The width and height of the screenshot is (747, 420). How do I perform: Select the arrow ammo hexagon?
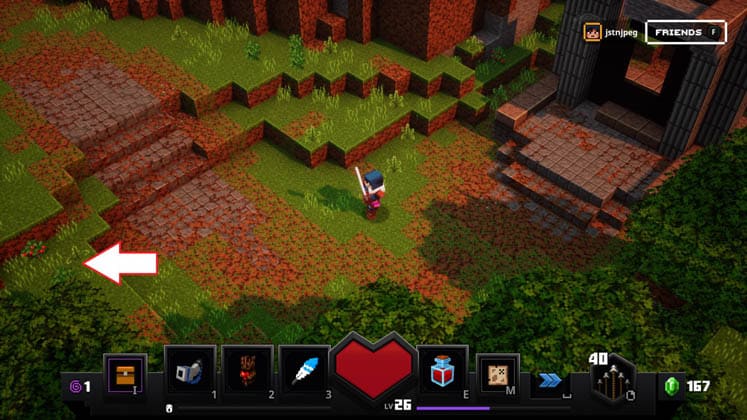click(x=611, y=382)
